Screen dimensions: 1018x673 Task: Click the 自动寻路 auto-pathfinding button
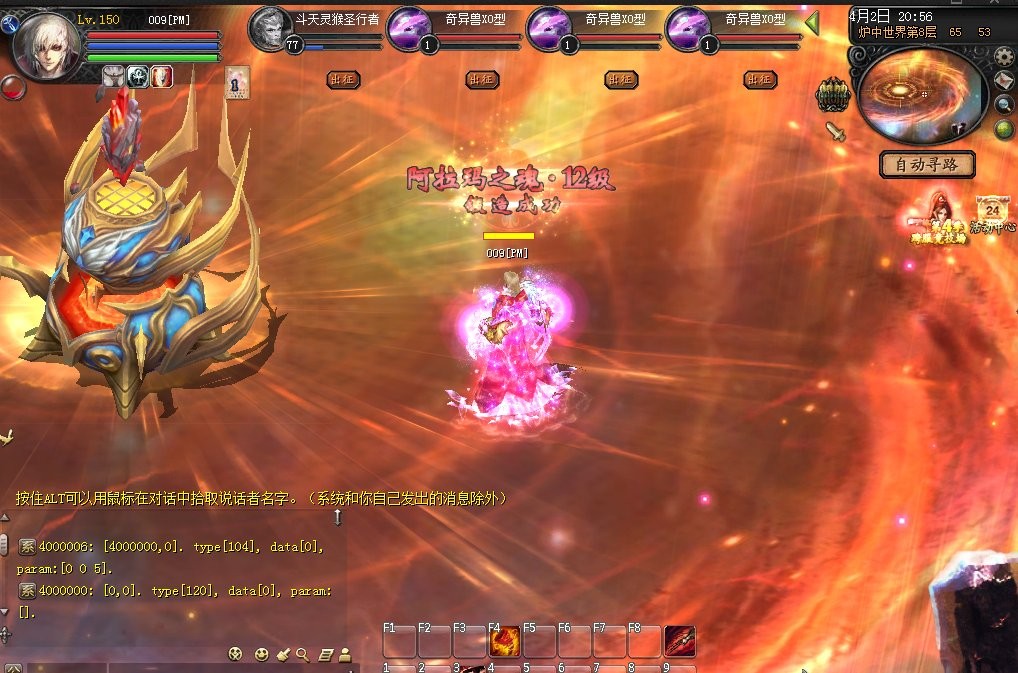tap(926, 163)
